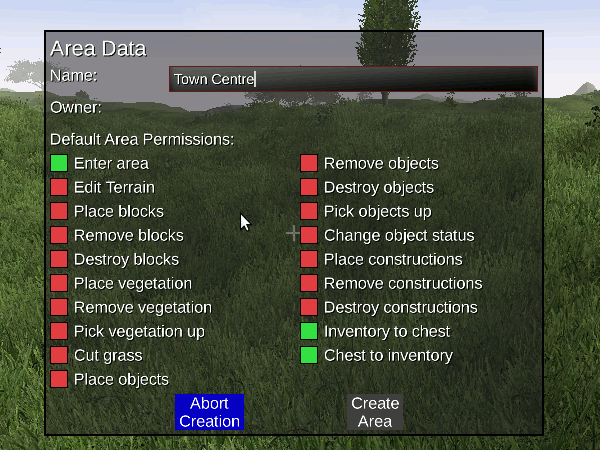
Task: Check the Remove objects permission
Action: (x=309, y=163)
